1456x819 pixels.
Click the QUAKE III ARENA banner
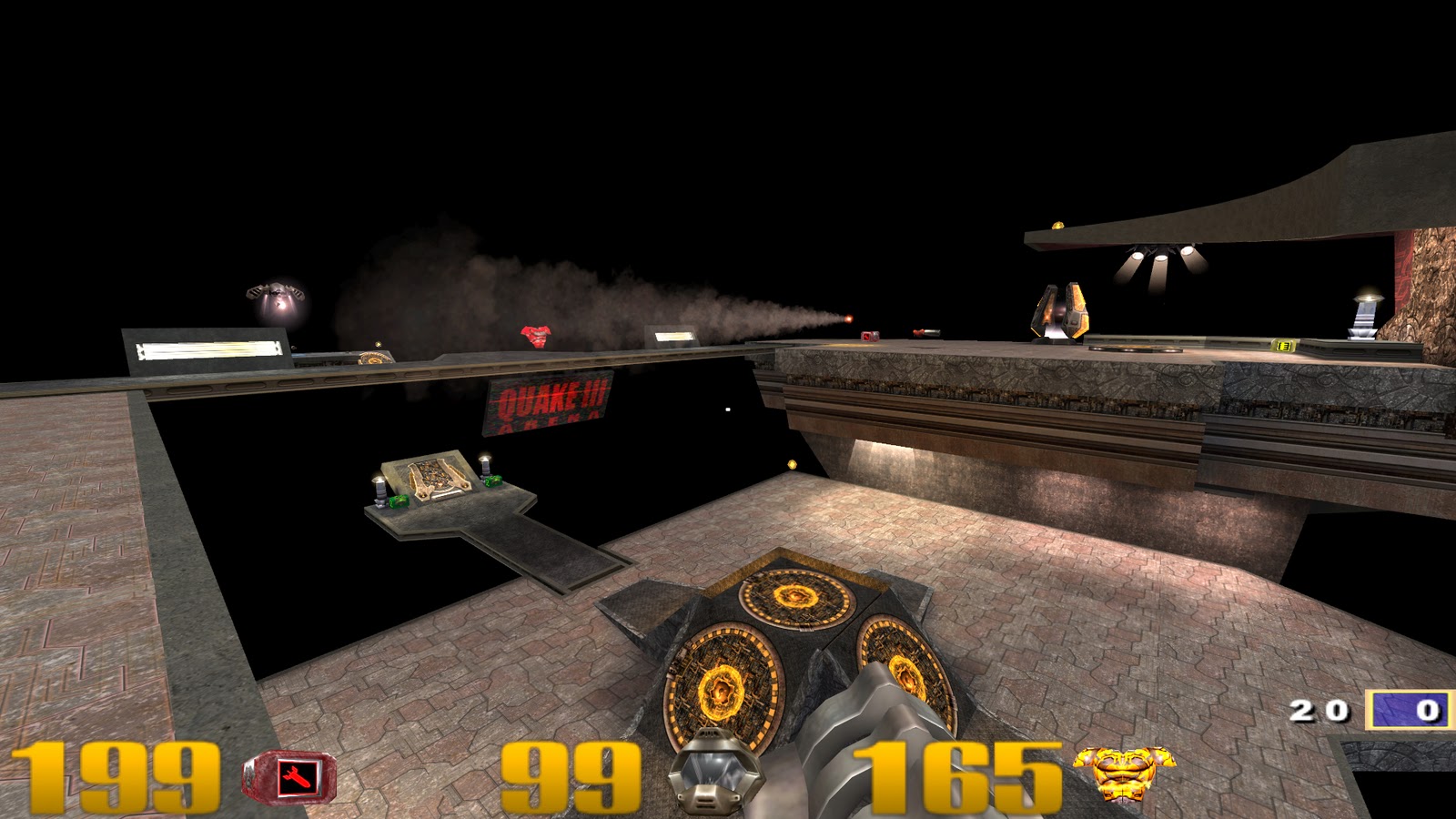(546, 405)
